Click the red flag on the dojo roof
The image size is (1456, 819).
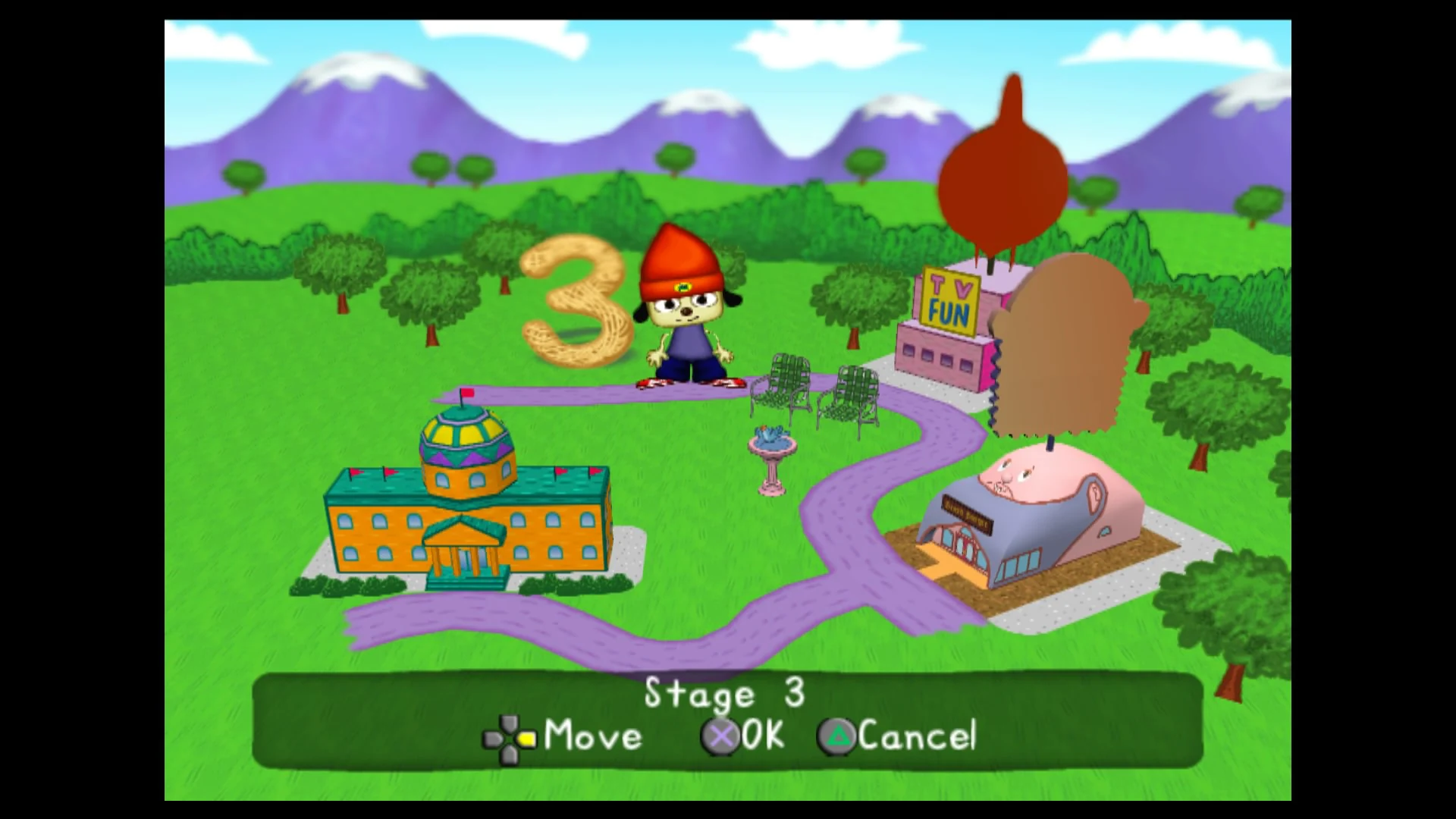tap(468, 393)
